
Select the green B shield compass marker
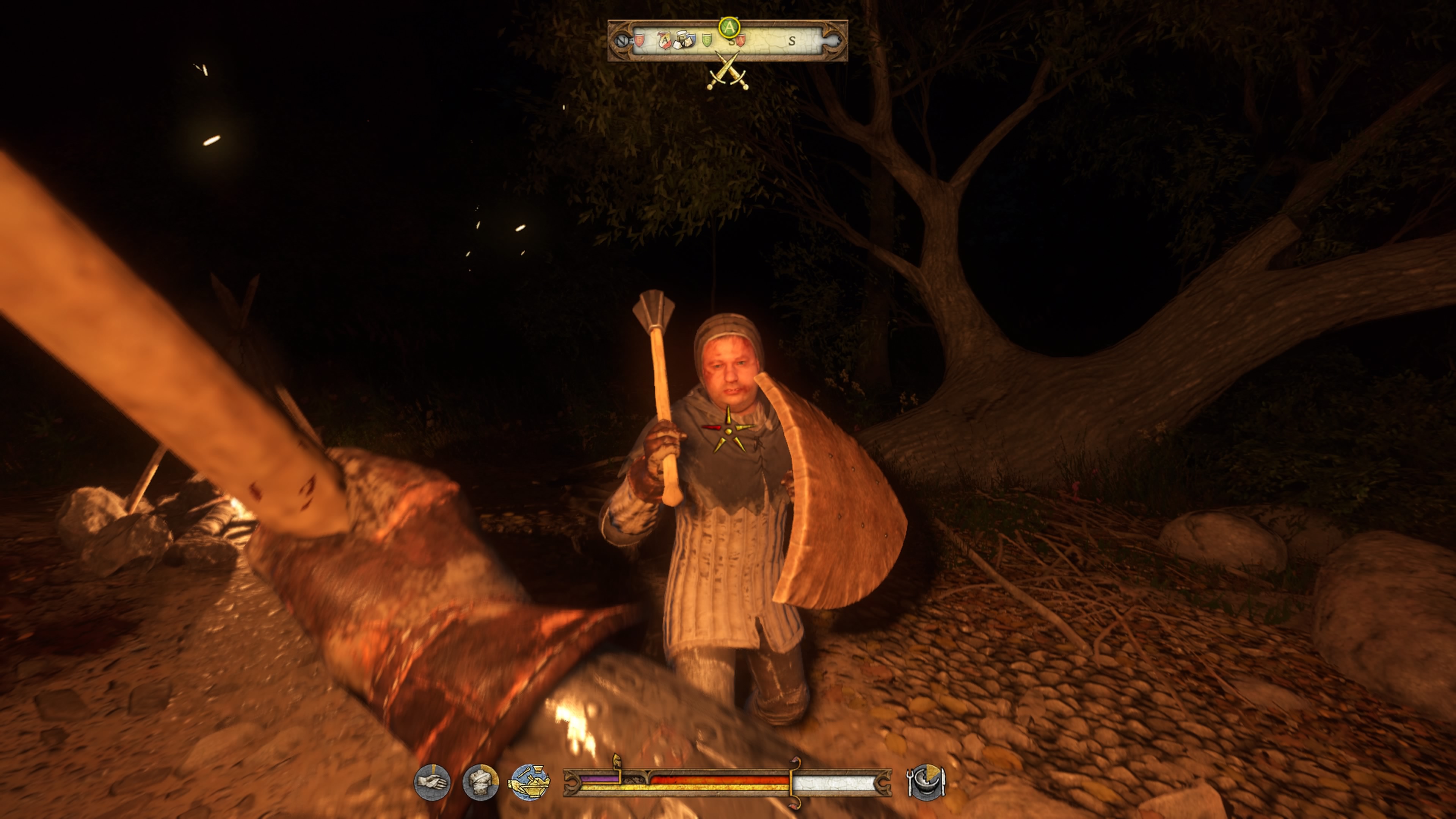[x=706, y=40]
